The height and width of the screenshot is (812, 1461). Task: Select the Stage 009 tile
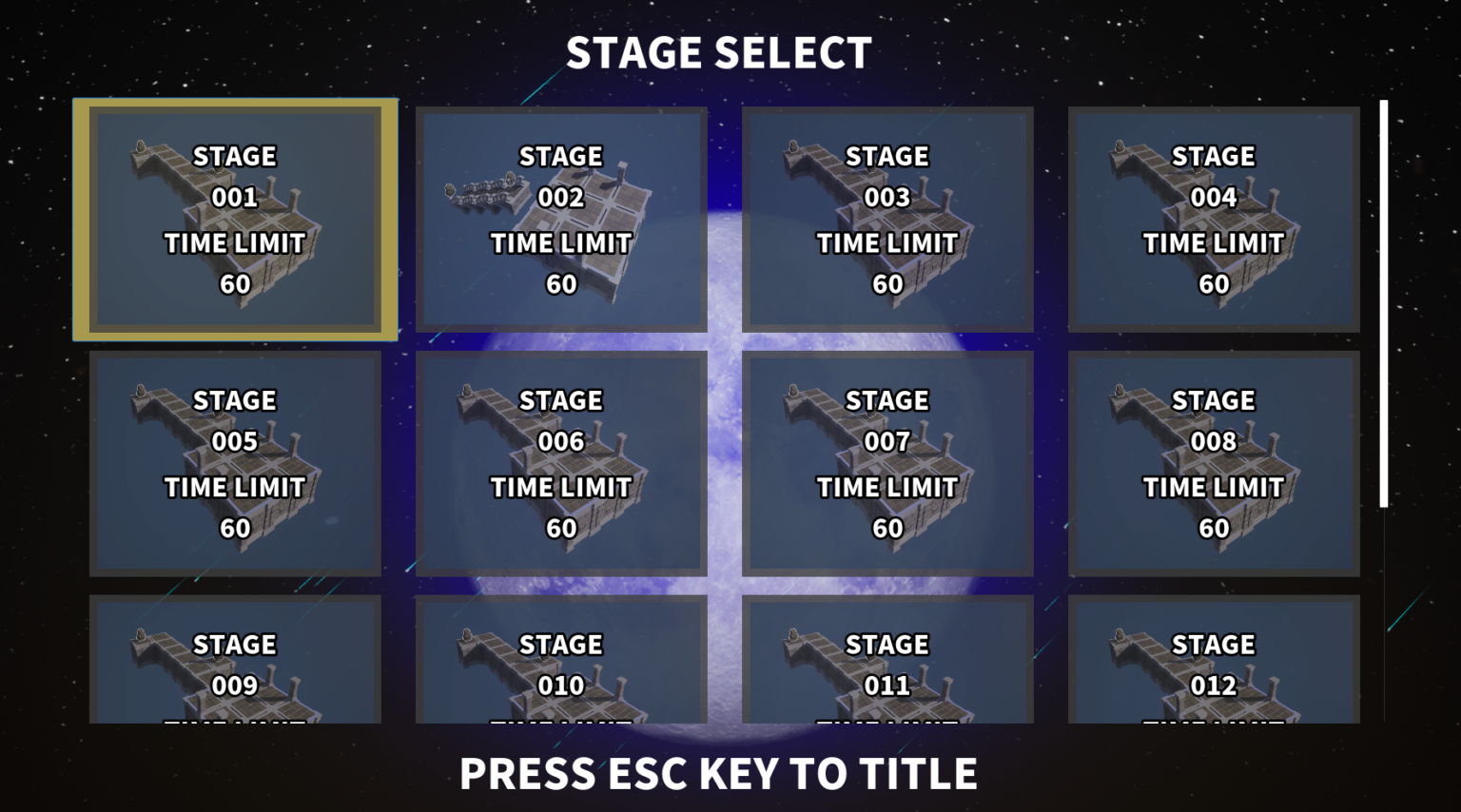point(235,660)
